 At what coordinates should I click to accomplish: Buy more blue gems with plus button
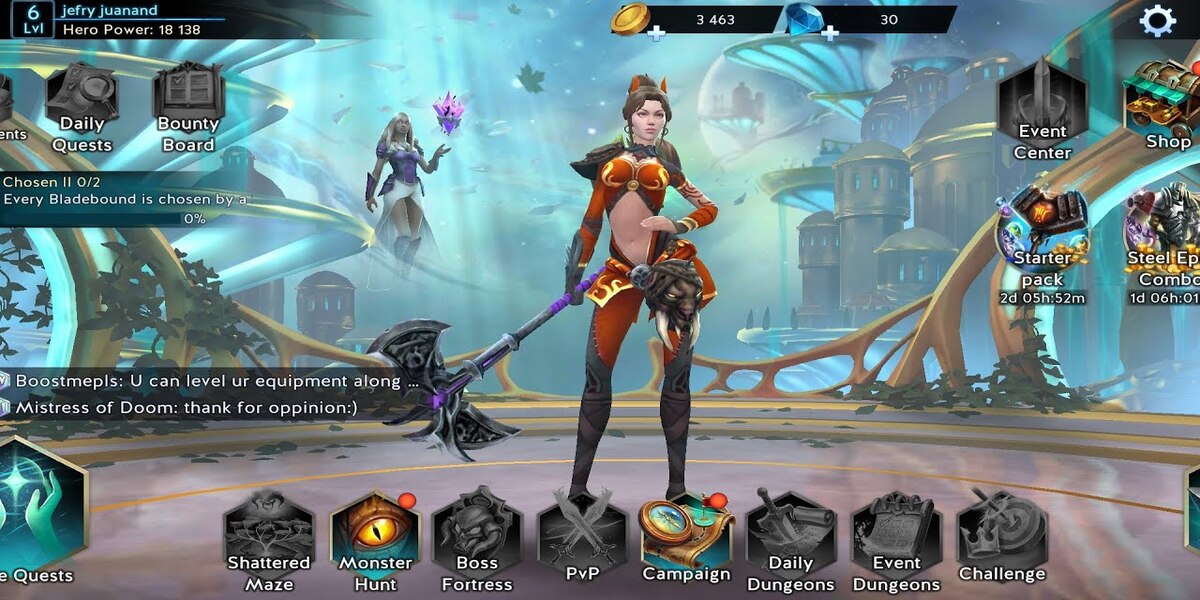coord(830,33)
